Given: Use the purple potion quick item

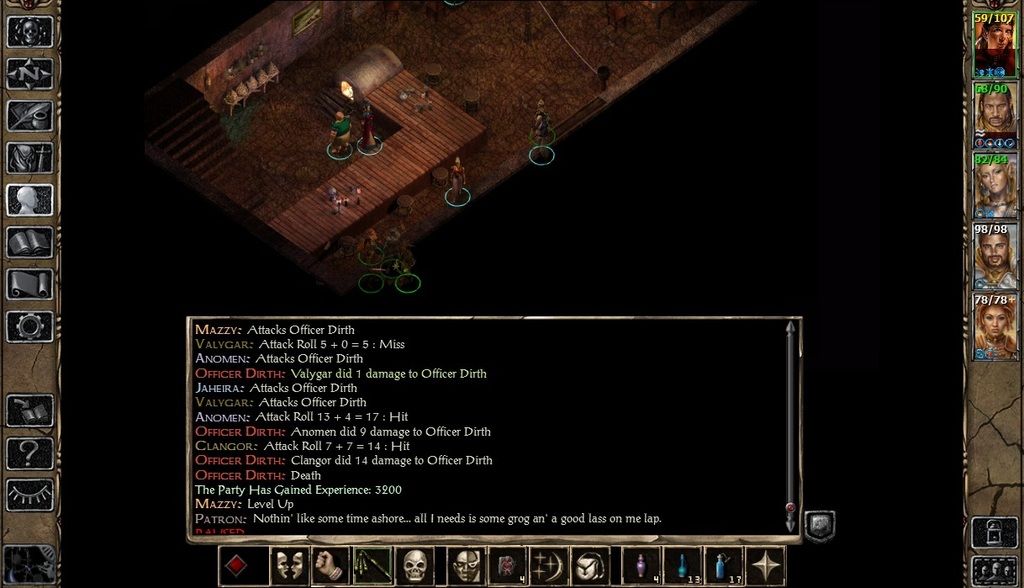Looking at the screenshot, I should [641, 567].
